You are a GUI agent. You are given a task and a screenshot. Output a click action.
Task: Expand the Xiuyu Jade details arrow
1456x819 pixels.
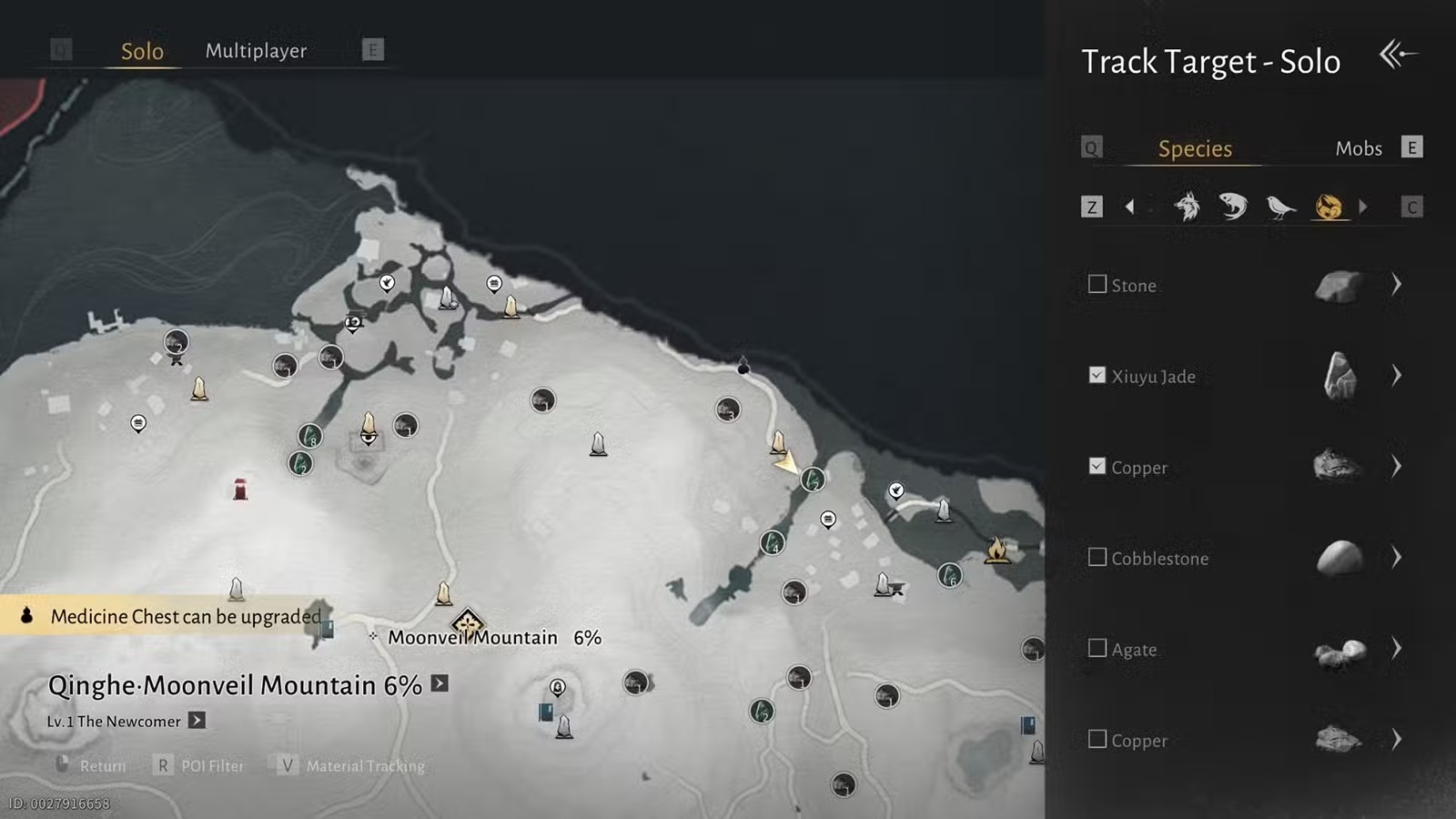click(1396, 375)
